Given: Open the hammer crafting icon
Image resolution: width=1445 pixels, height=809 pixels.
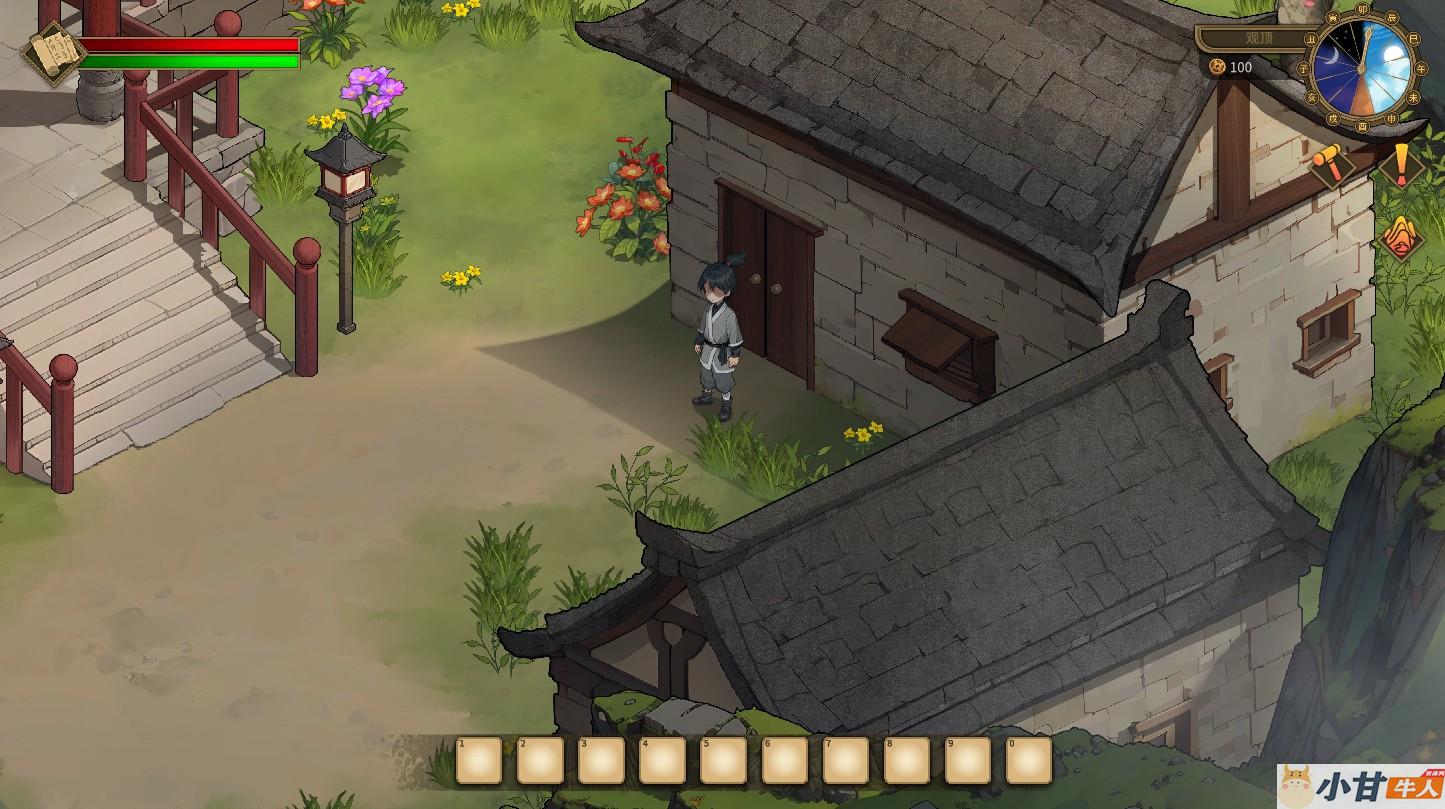Looking at the screenshot, I should 1332,162.
